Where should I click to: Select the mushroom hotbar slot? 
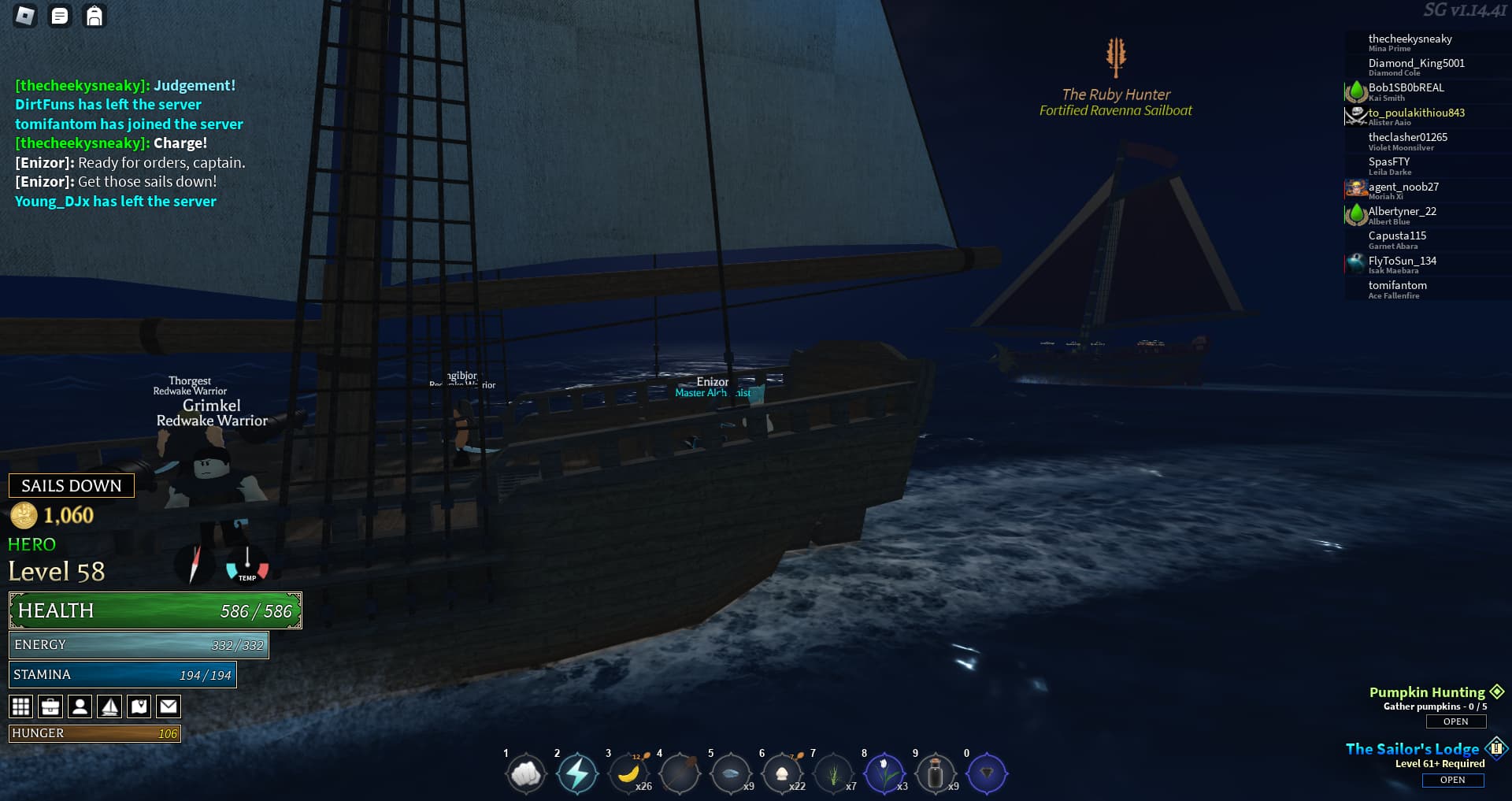coord(782,774)
